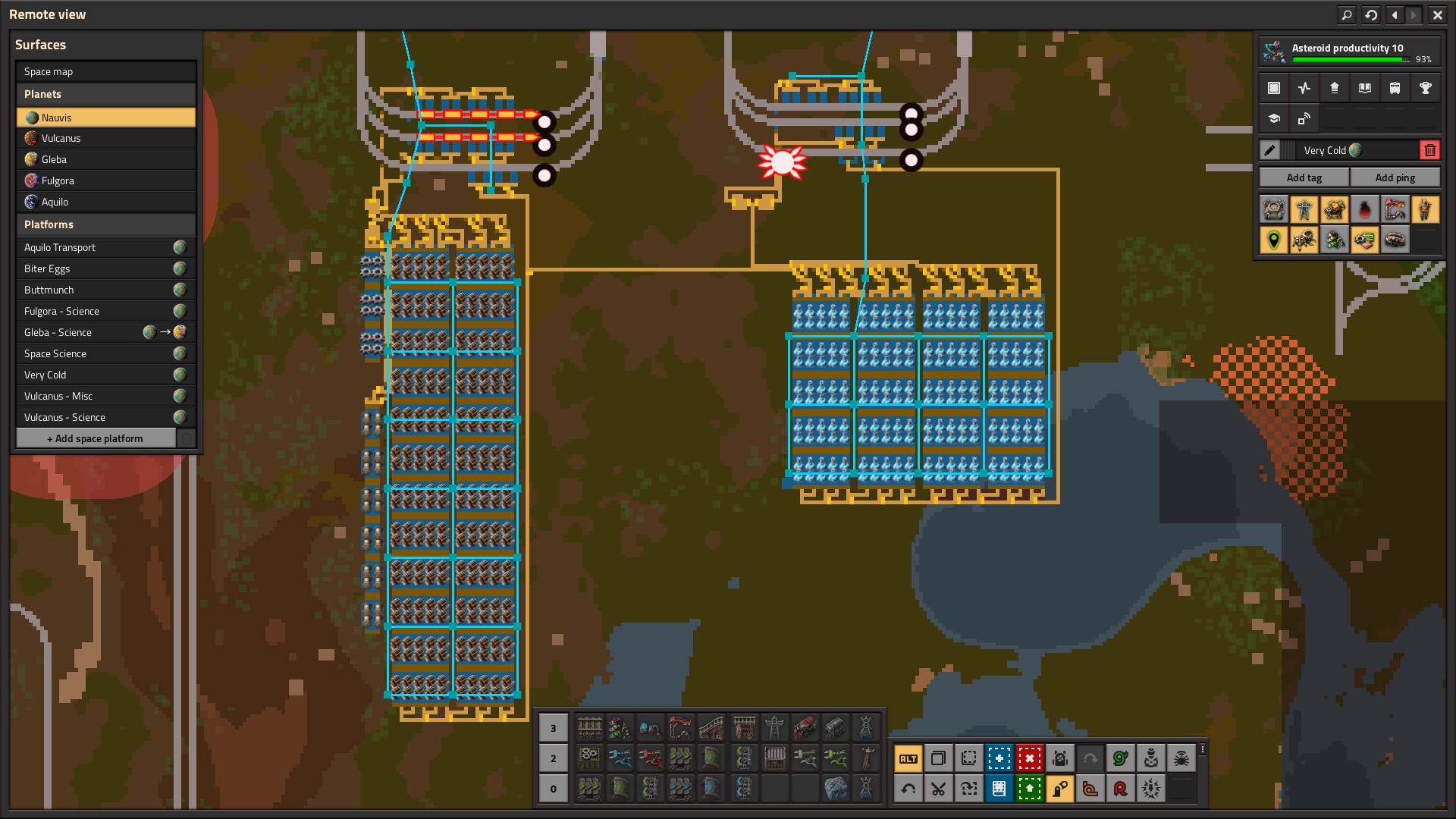The width and height of the screenshot is (1456, 819).
Task: Rename Very Cold using the pencil button
Action: coord(1270,150)
